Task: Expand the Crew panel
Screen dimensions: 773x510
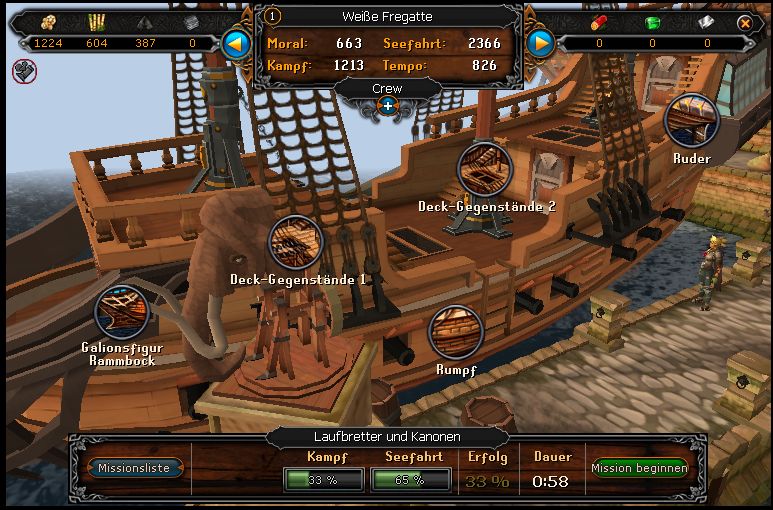Action: tap(387, 105)
